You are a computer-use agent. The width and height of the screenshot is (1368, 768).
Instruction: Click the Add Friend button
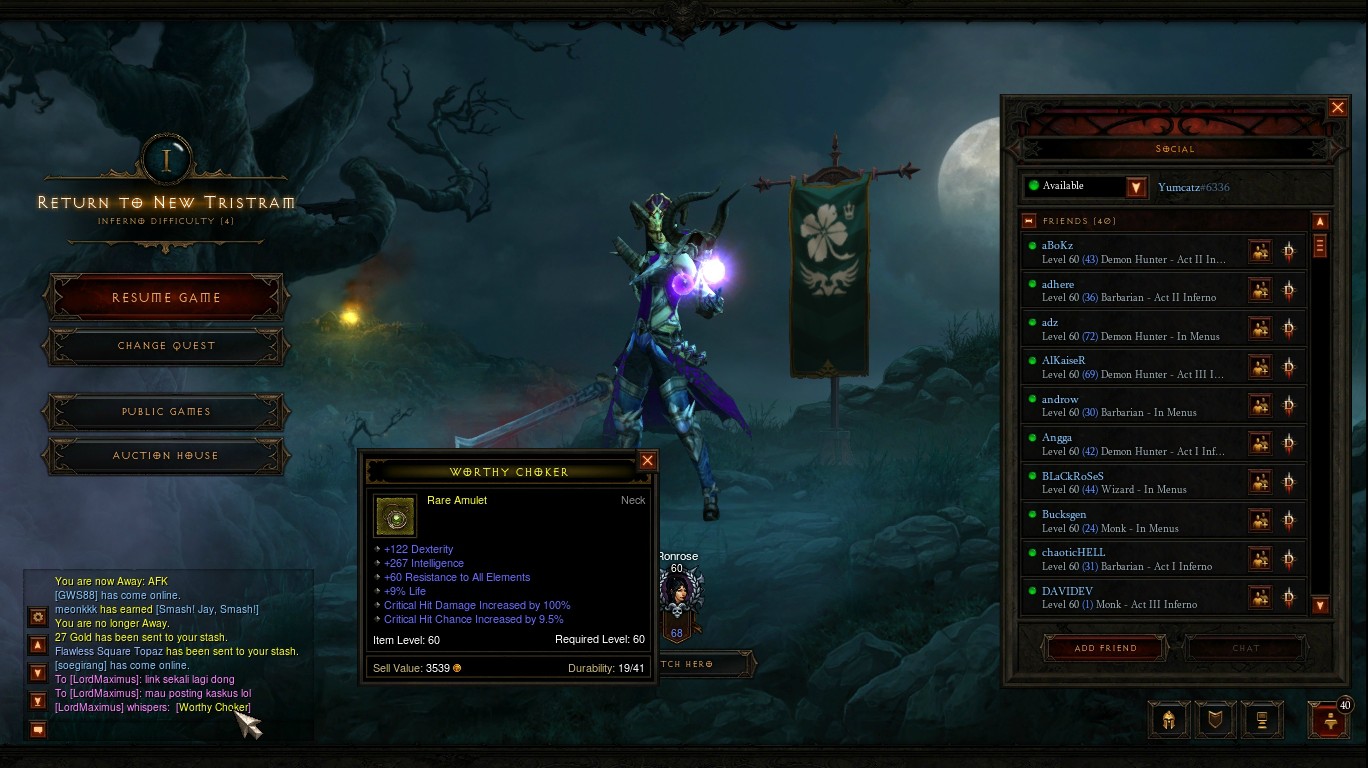[x=1105, y=648]
